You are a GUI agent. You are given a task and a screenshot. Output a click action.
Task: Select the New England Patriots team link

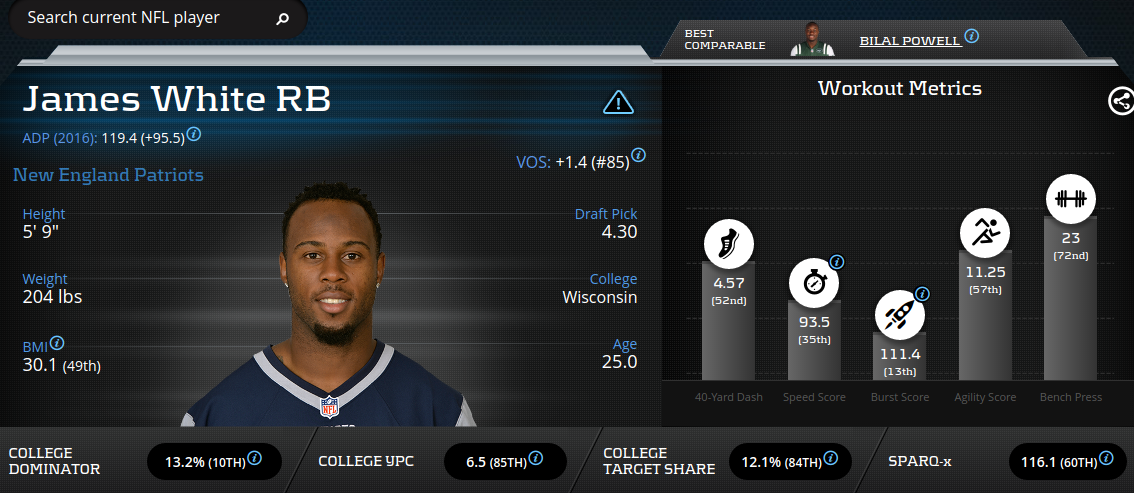(108, 175)
